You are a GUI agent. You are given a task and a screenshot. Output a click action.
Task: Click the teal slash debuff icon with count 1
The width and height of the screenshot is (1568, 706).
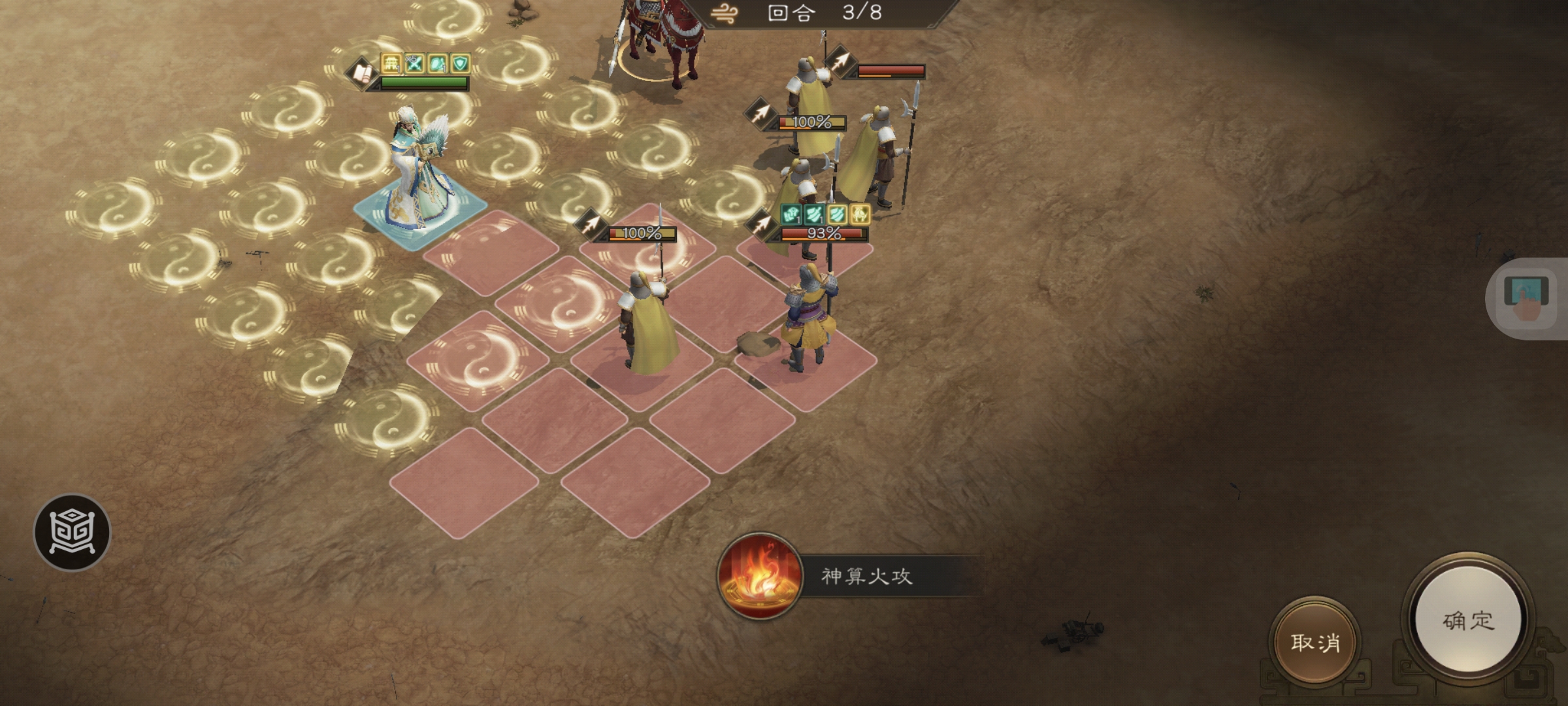[x=813, y=214]
